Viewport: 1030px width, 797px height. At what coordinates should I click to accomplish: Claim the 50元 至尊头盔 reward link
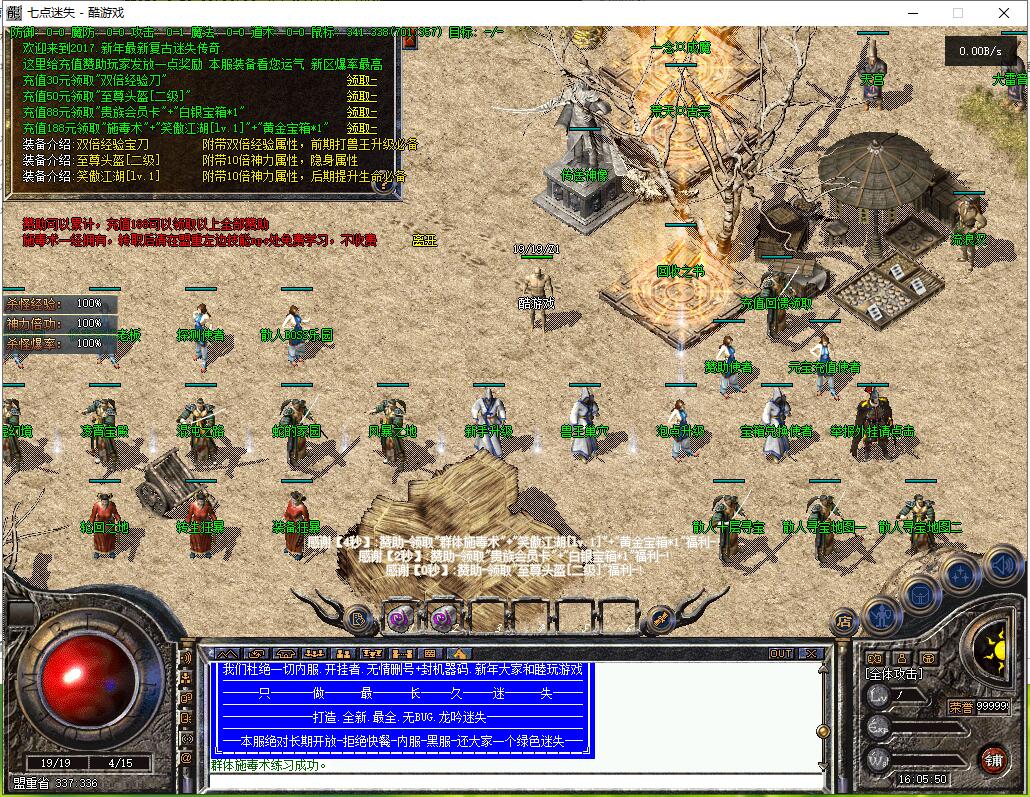(361, 96)
